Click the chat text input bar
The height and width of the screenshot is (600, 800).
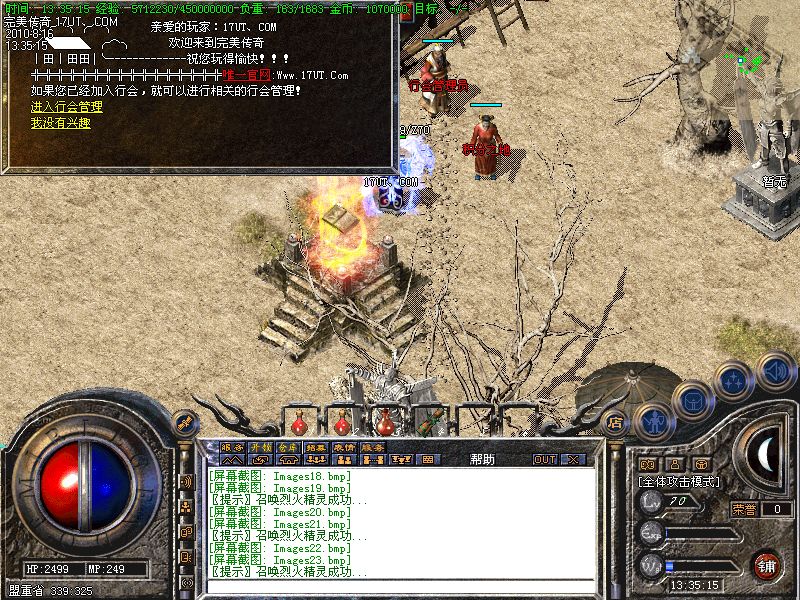point(400,584)
